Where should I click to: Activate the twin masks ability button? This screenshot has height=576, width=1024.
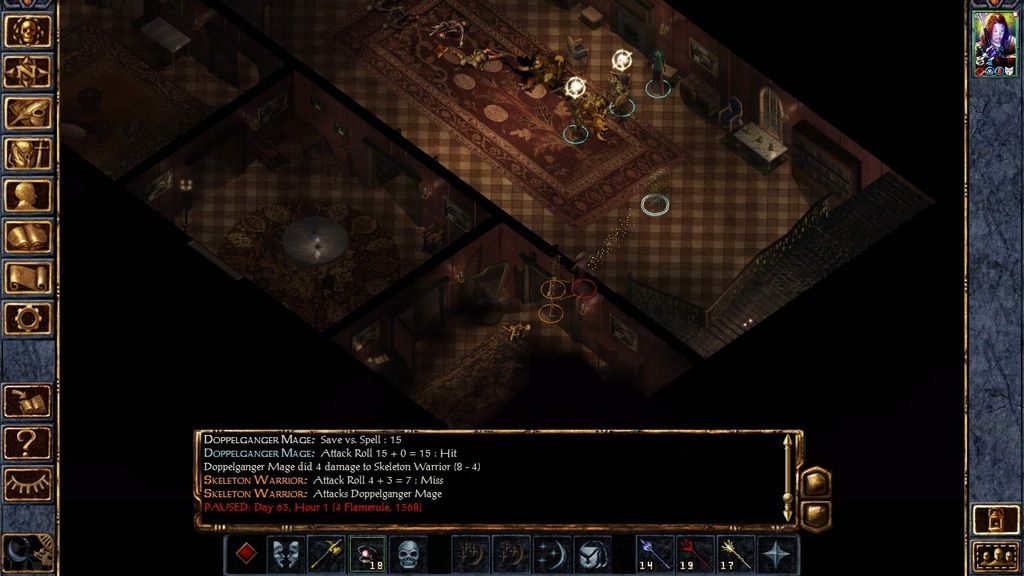point(285,554)
